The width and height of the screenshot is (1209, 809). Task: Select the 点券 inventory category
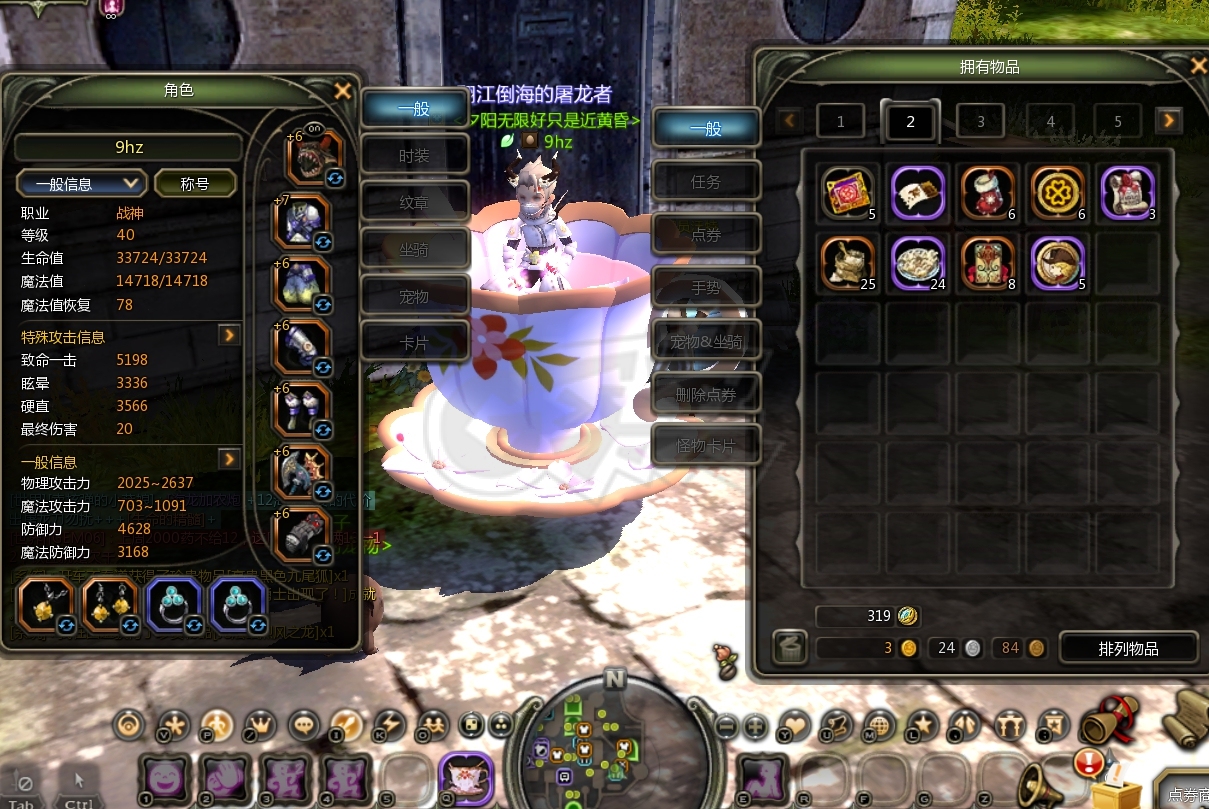706,235
